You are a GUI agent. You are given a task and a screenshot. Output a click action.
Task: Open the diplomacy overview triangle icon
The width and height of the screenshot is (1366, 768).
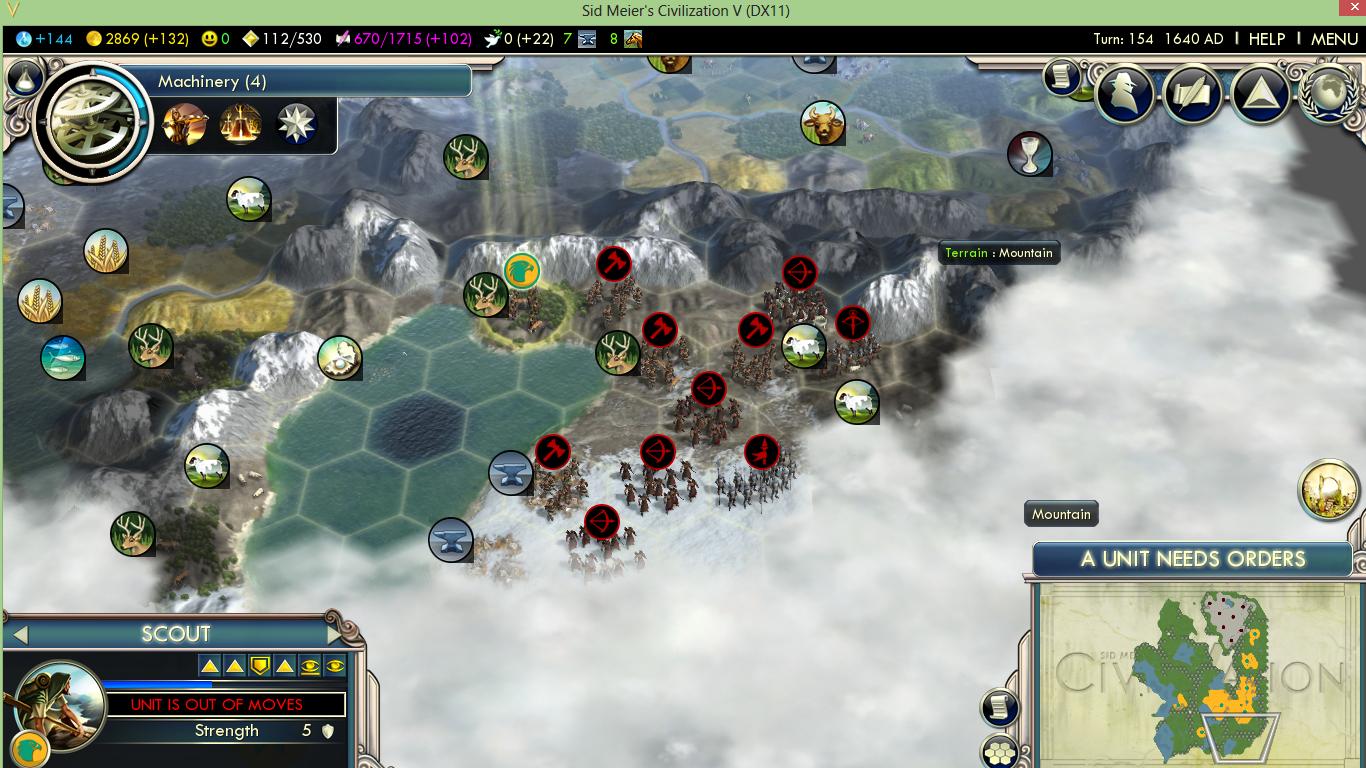click(x=1260, y=93)
